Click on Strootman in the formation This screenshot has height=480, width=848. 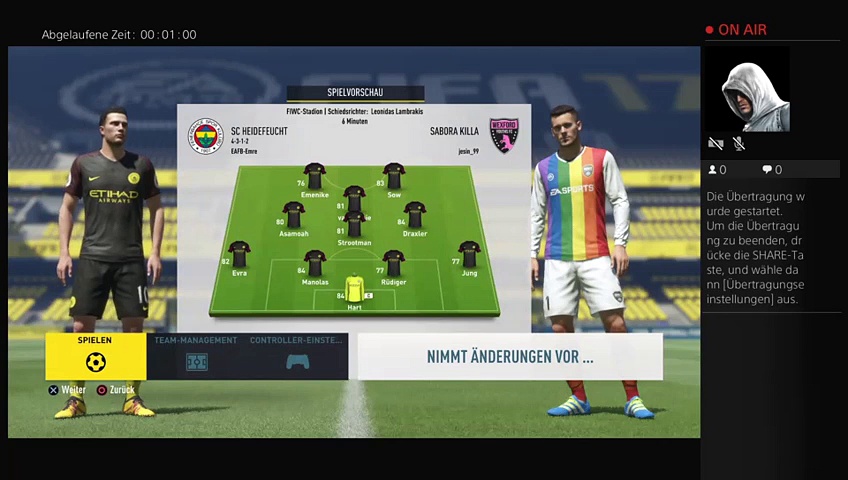point(354,224)
